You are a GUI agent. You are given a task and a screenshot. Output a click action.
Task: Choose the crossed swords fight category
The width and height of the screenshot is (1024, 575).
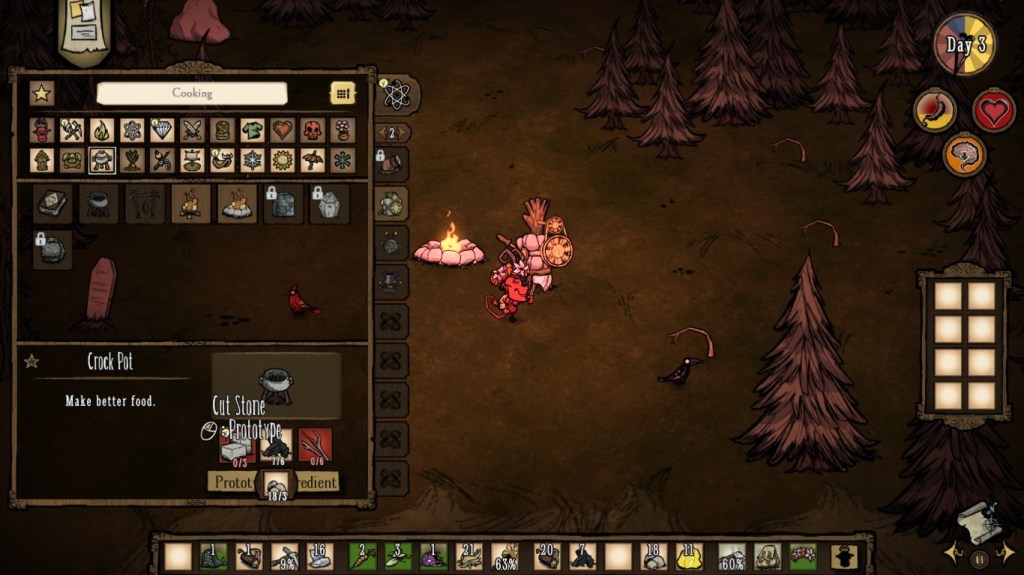[x=192, y=130]
